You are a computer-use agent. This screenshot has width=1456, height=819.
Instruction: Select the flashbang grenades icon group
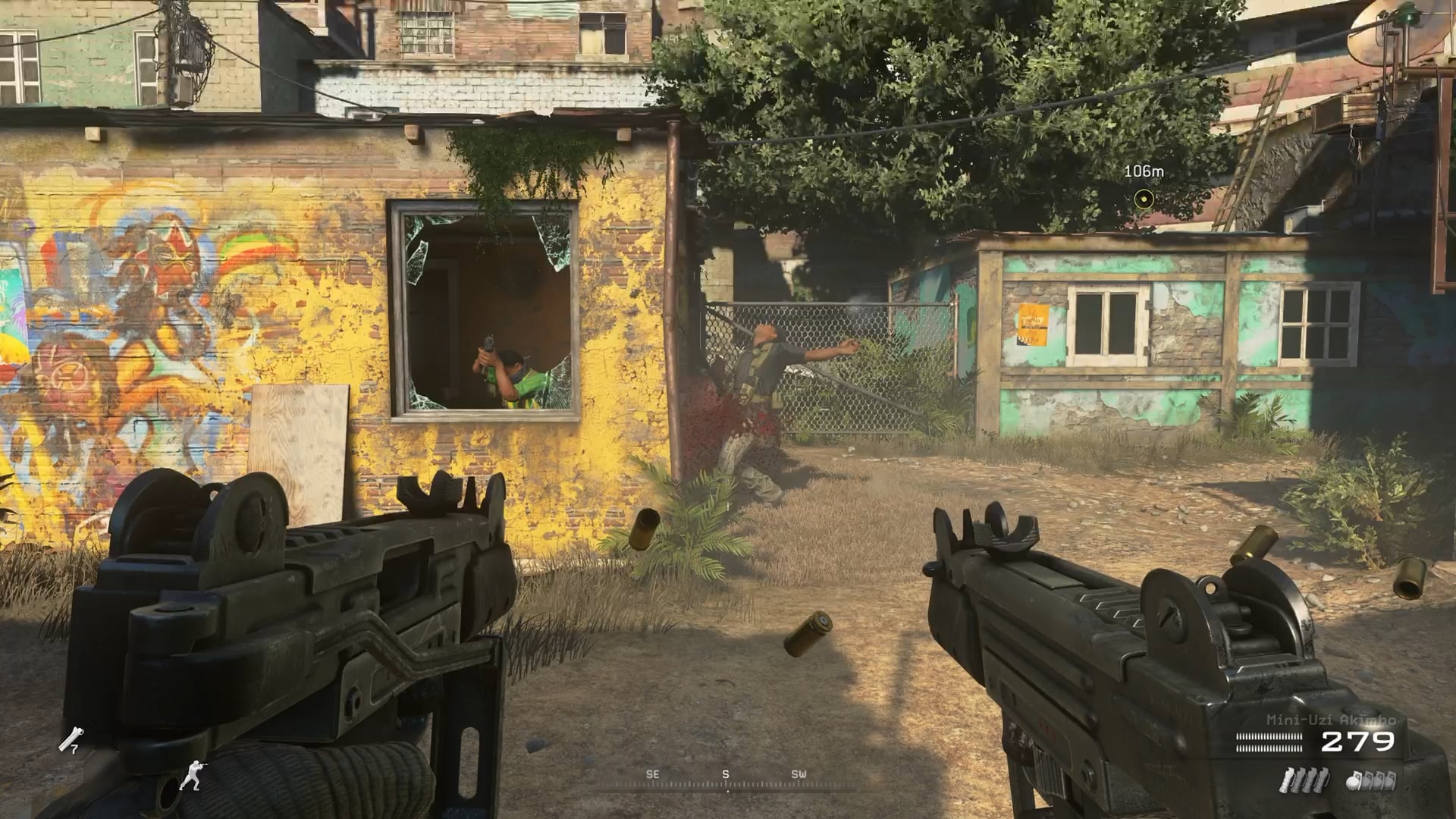coord(1304,780)
